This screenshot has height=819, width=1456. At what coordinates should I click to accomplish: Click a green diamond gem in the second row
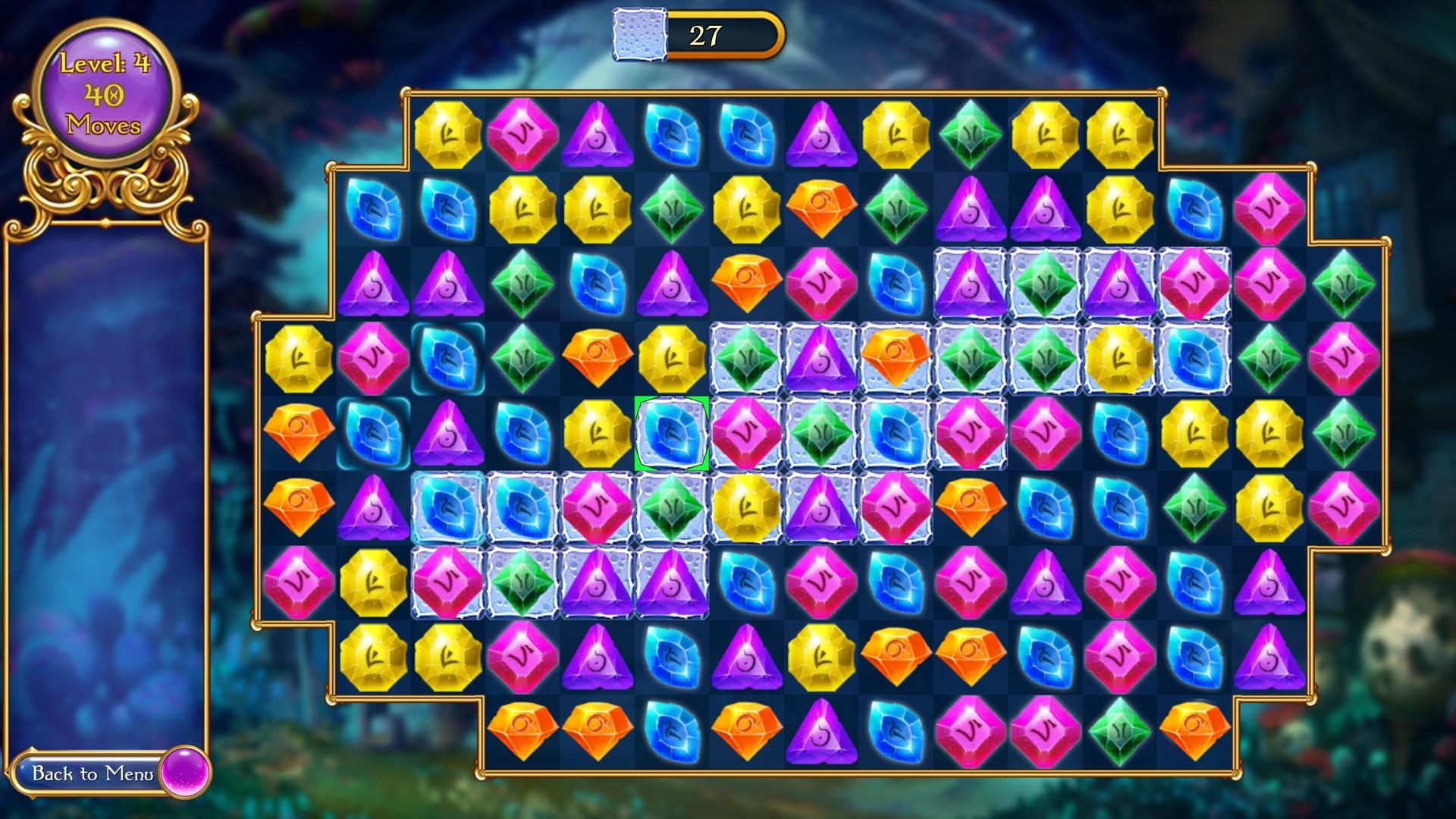click(672, 209)
